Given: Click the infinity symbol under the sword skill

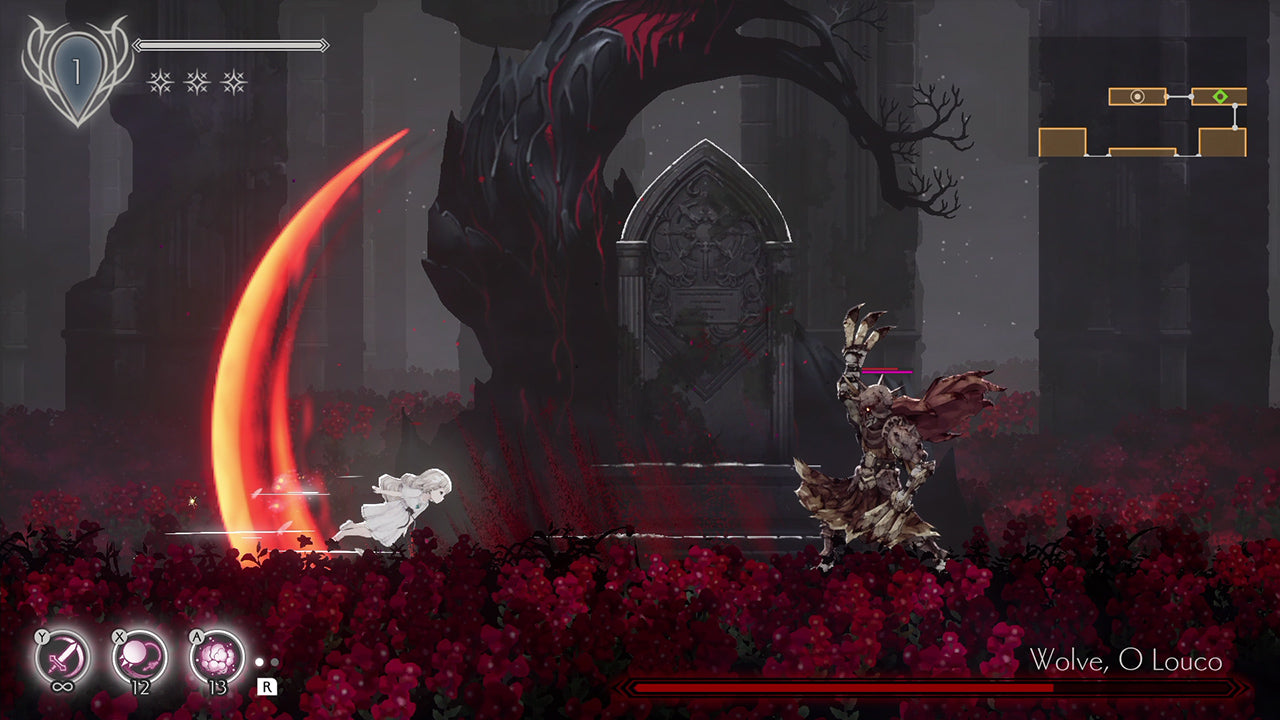Looking at the screenshot, I should [x=62, y=687].
